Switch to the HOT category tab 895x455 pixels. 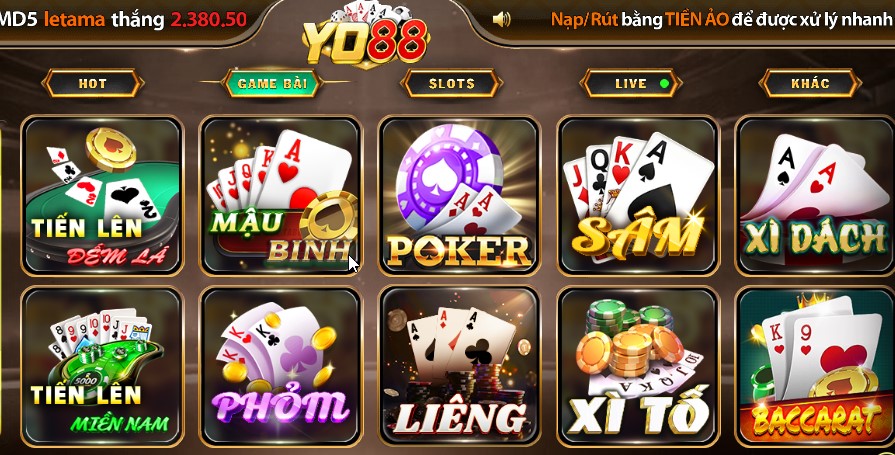pos(92,83)
